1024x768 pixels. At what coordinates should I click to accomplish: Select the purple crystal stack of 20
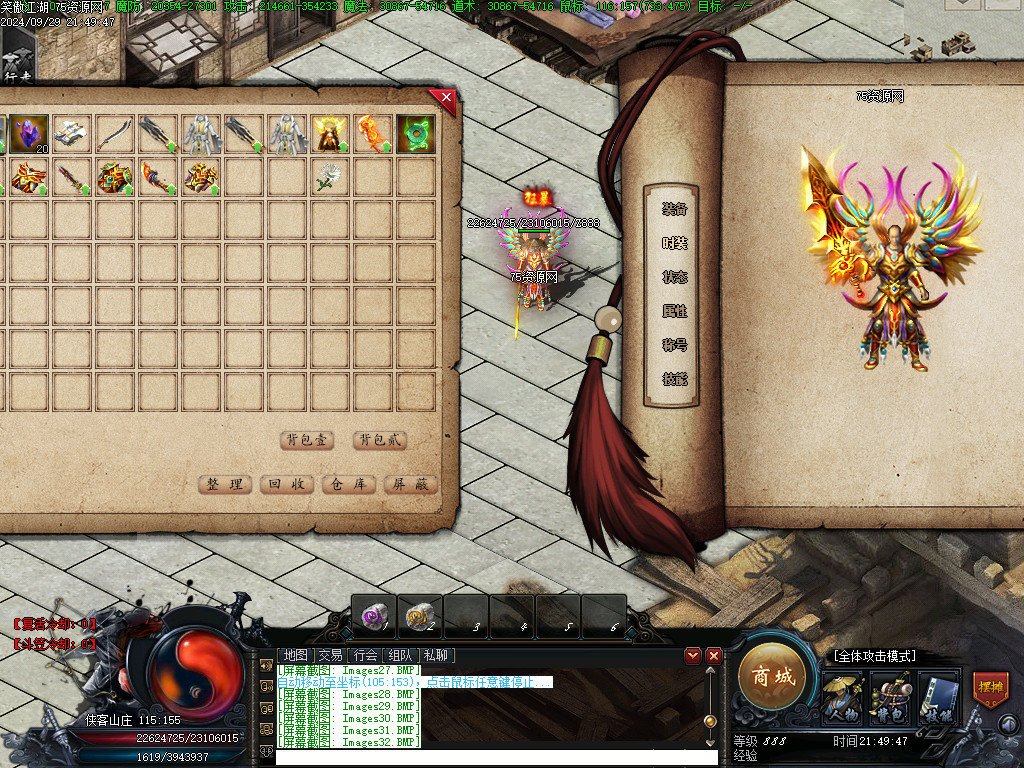click(x=30, y=133)
